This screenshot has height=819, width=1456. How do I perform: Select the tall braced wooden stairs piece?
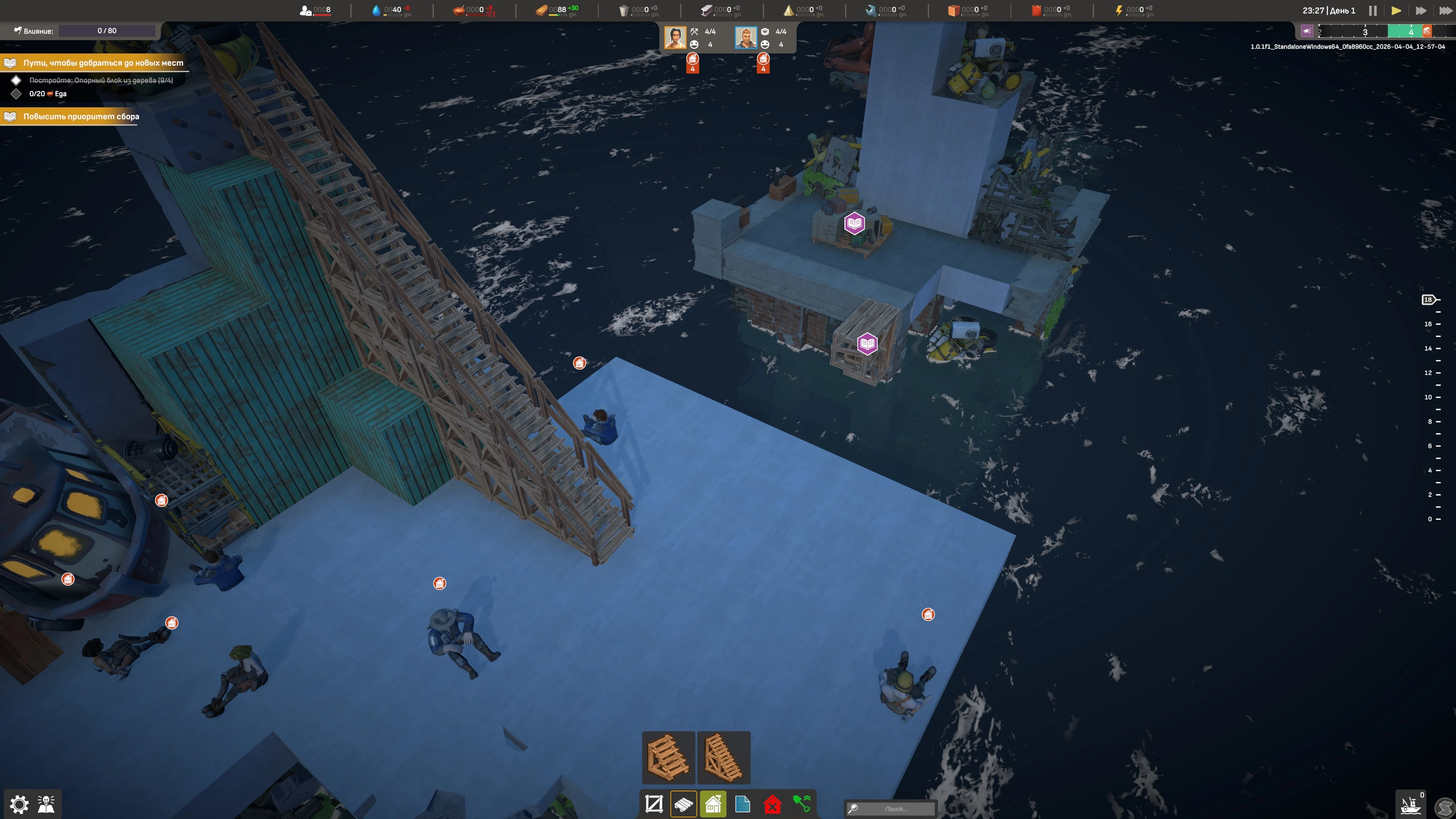(723, 758)
